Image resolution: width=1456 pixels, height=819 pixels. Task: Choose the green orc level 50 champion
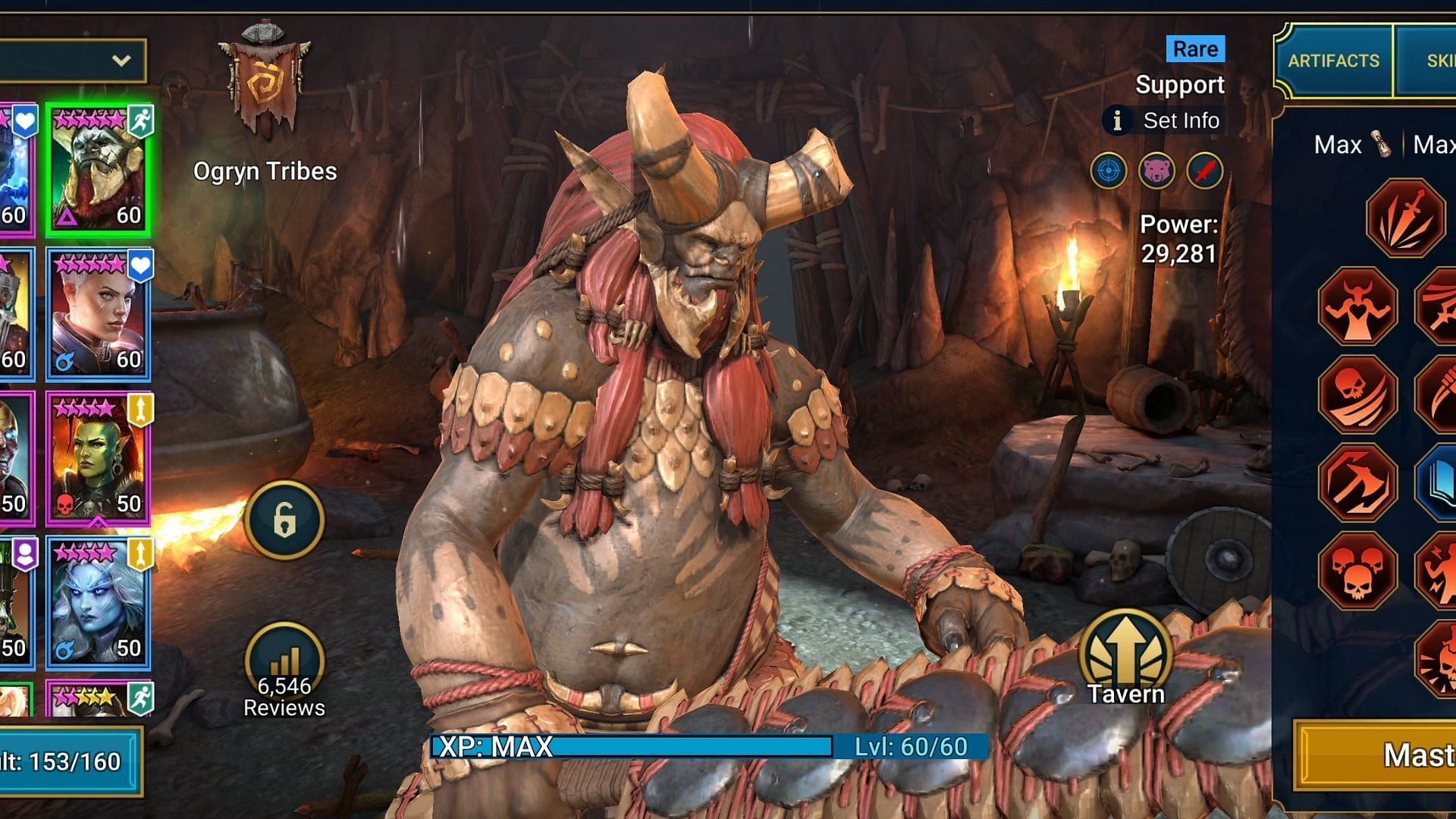pyautogui.click(x=99, y=458)
